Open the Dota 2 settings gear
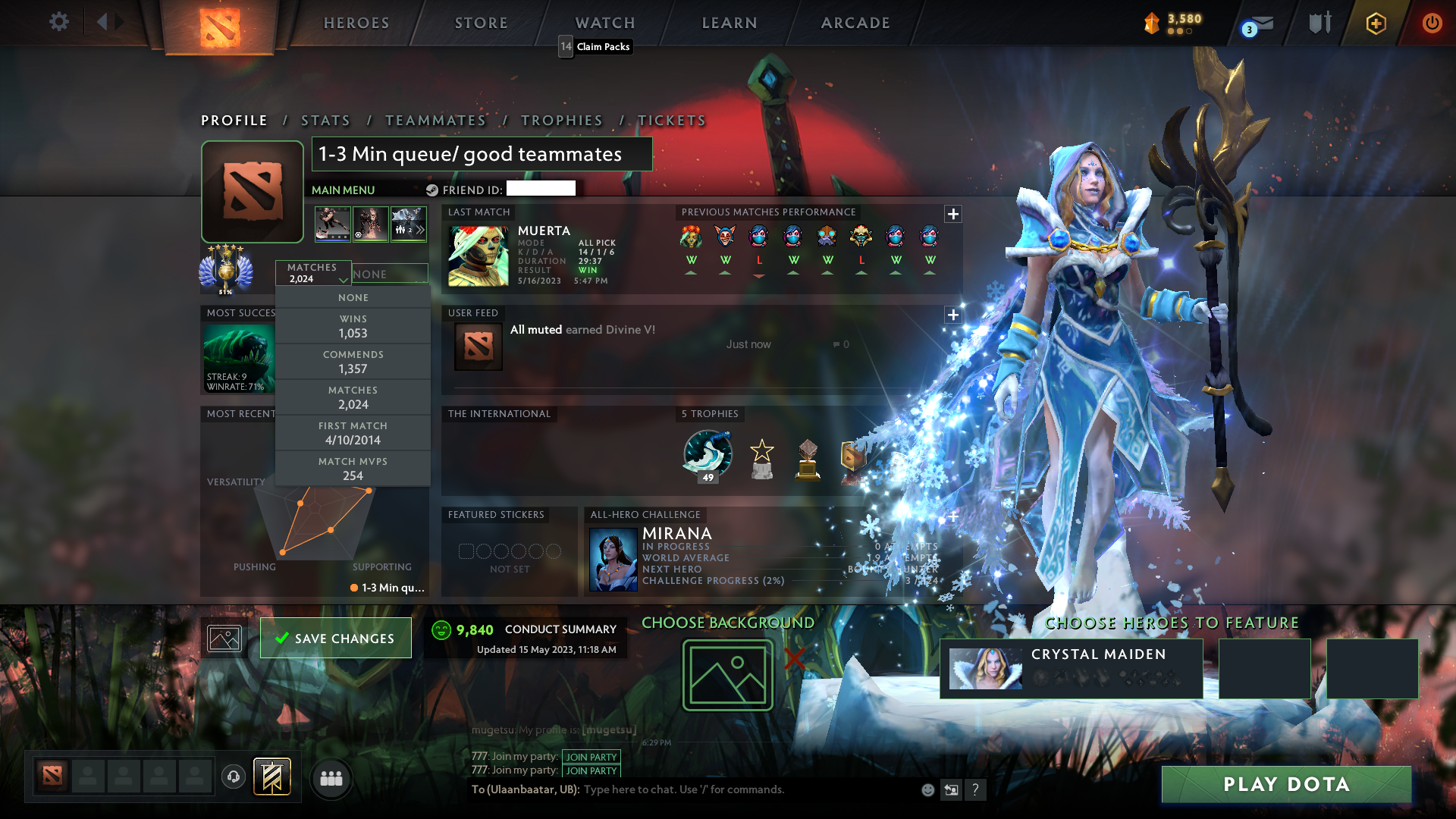The height and width of the screenshot is (819, 1456). tap(59, 23)
